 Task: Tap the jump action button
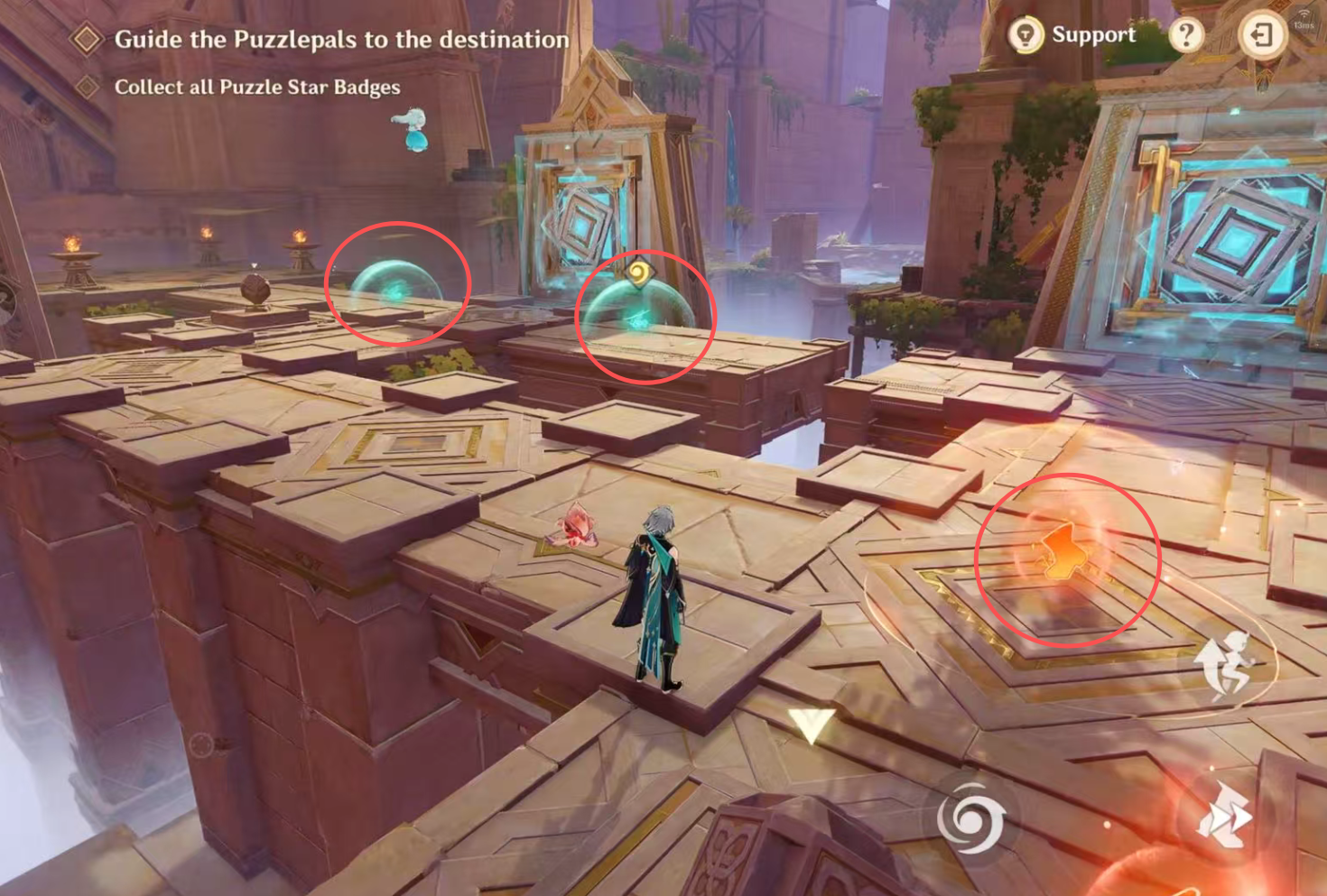pos(1225,665)
